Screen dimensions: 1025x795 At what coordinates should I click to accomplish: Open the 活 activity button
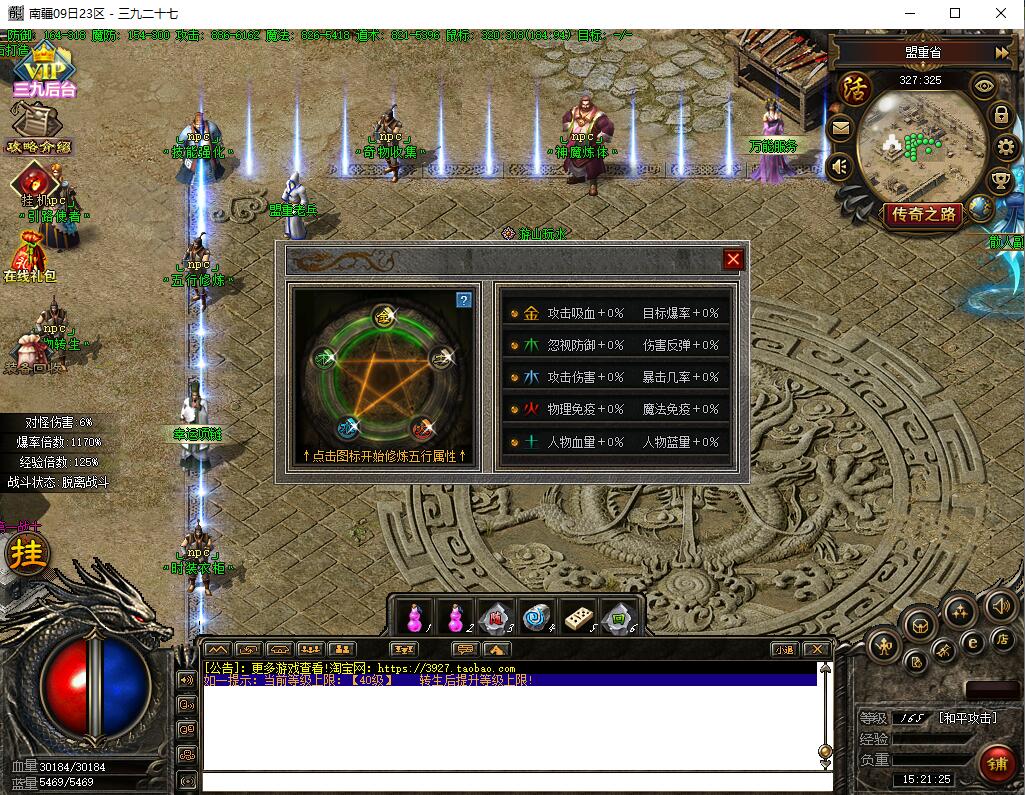click(855, 87)
